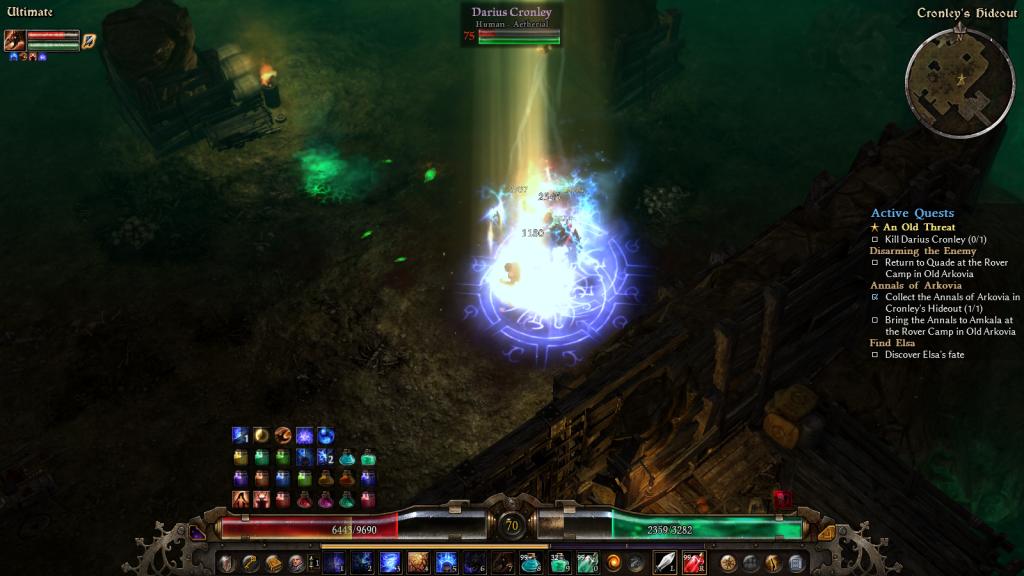Use the teal potion in hotbar slot 8
Viewport: 1024px width, 576px height.
(x=530, y=563)
